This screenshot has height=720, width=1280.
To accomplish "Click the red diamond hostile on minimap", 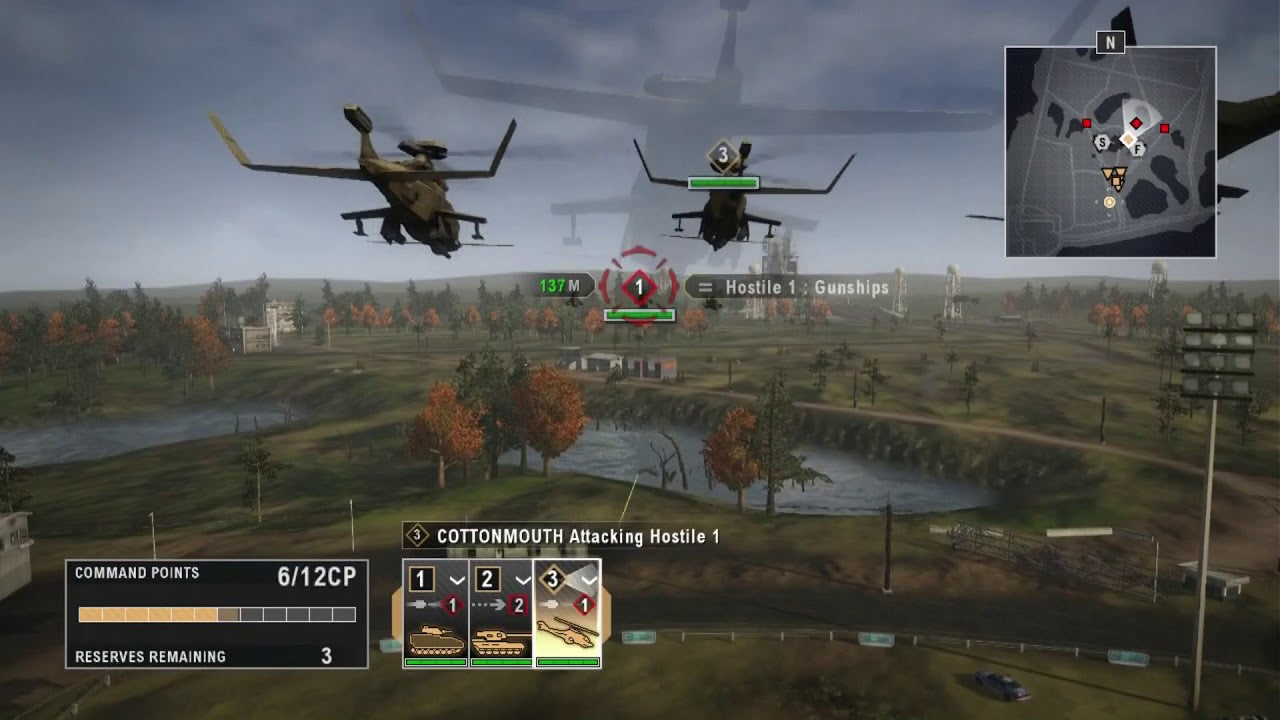I will click(x=1136, y=123).
